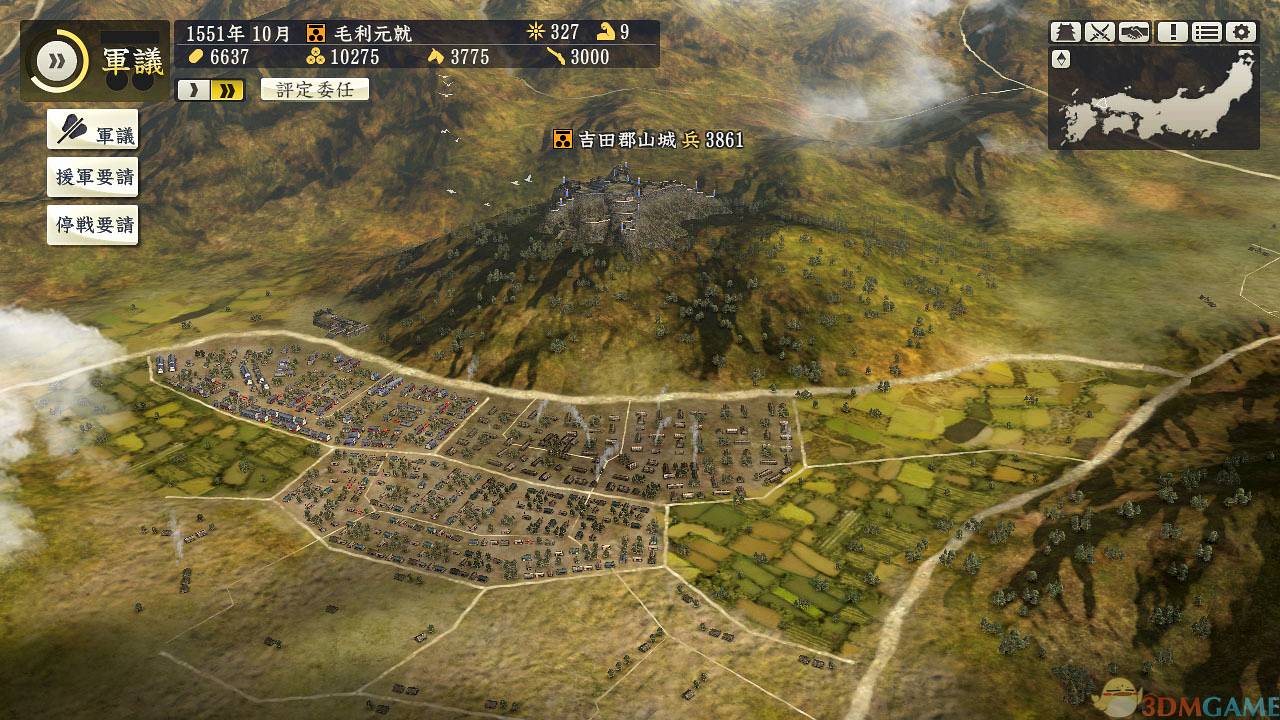Open diplomacy via the handshake icon
Image resolution: width=1280 pixels, height=720 pixels.
click(1132, 31)
